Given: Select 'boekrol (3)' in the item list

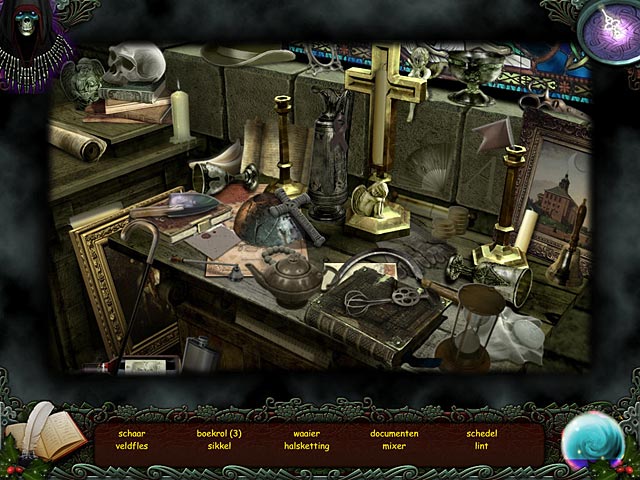Looking at the screenshot, I should click(220, 433).
